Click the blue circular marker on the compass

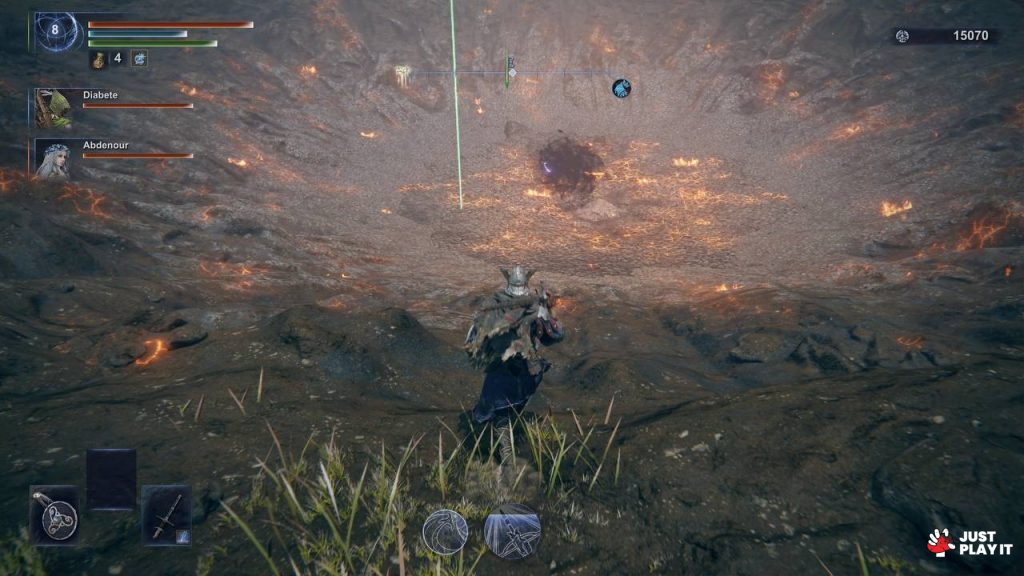pos(621,88)
